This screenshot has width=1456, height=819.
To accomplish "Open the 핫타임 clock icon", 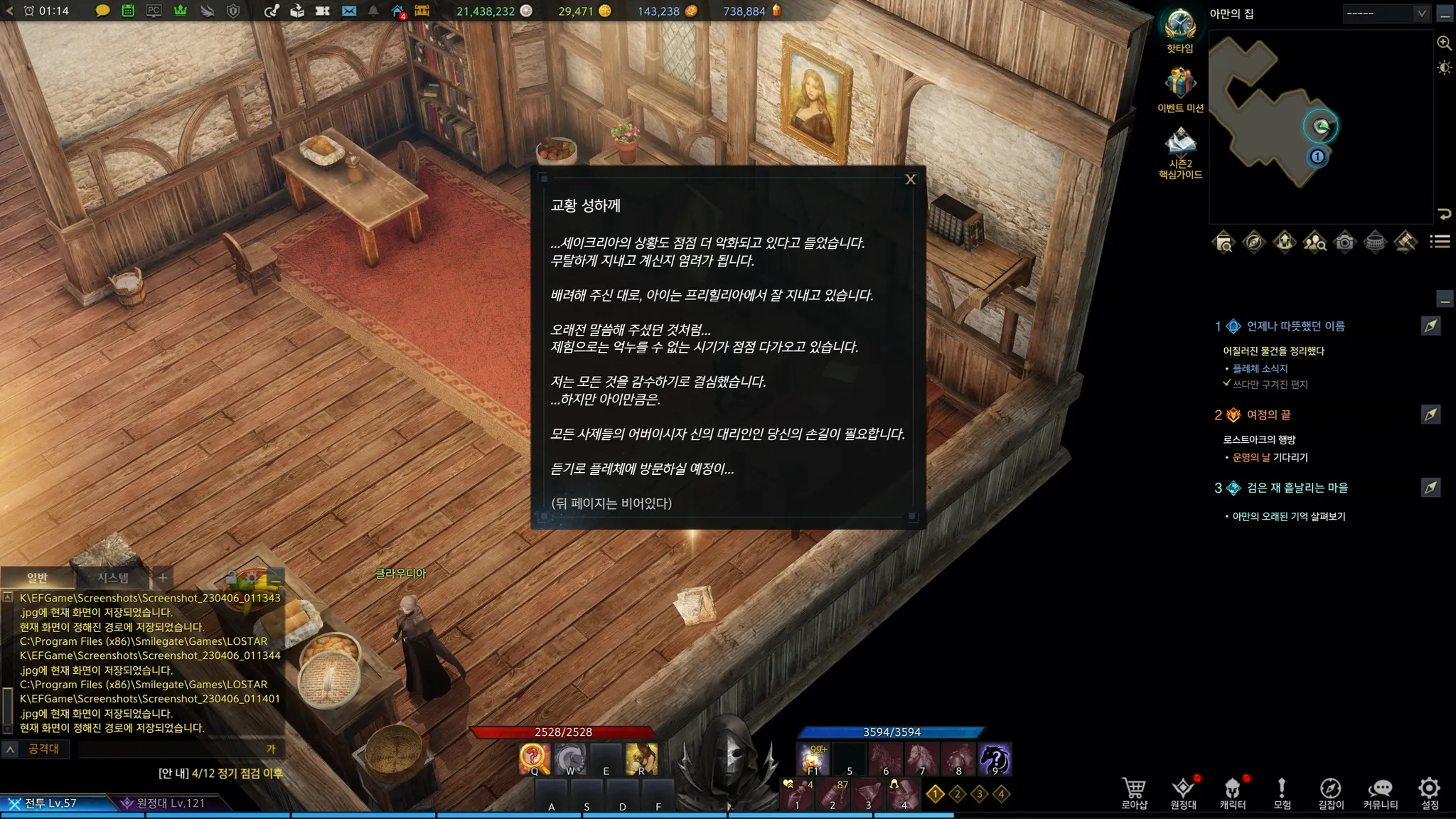I will point(1179,27).
